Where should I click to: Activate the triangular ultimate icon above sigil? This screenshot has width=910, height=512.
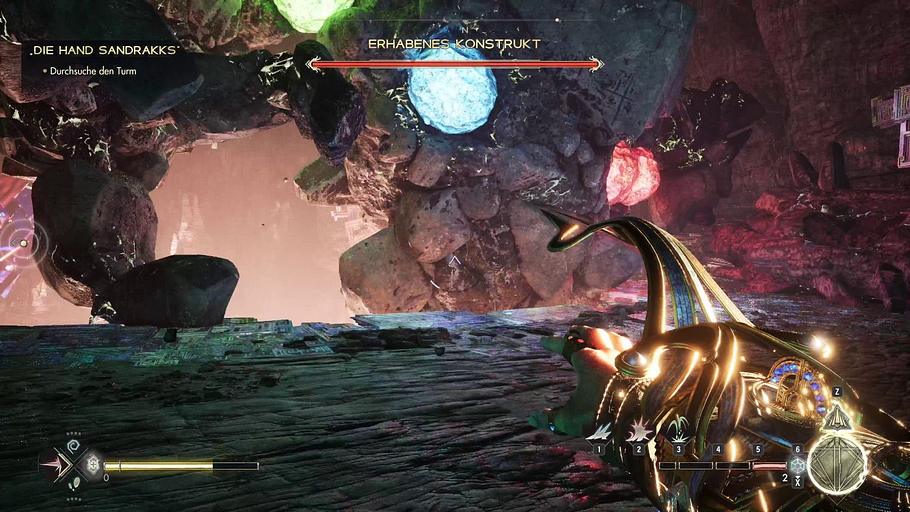point(836,416)
